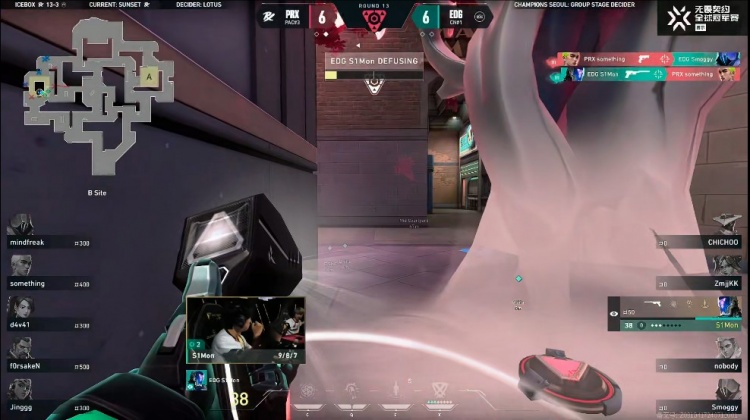The width and height of the screenshot is (750, 420).
Task: Click the EDG team logo in scoreboard
Action: pyautogui.click(x=479, y=16)
